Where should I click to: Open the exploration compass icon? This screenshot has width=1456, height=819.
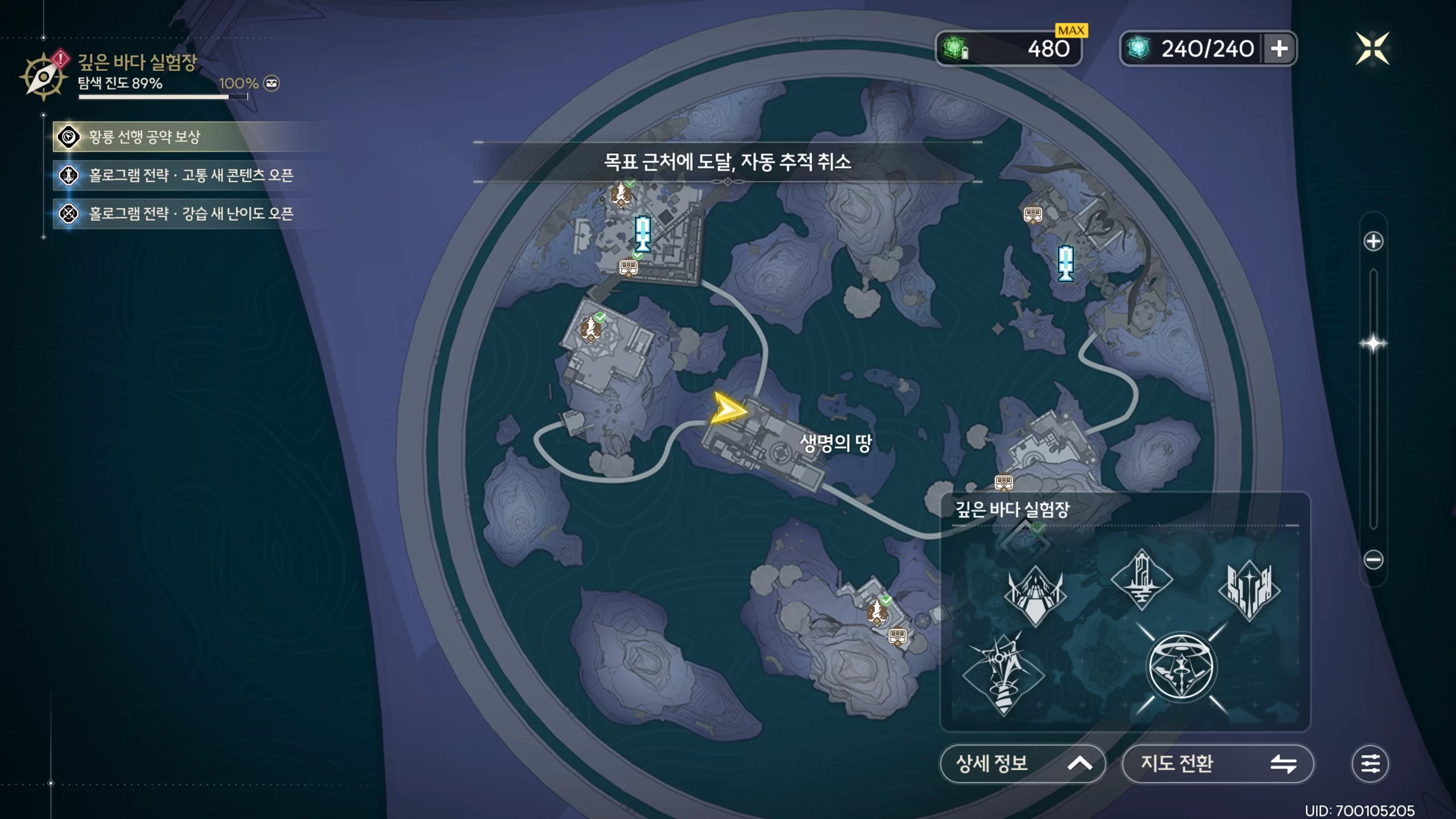pyautogui.click(x=43, y=77)
